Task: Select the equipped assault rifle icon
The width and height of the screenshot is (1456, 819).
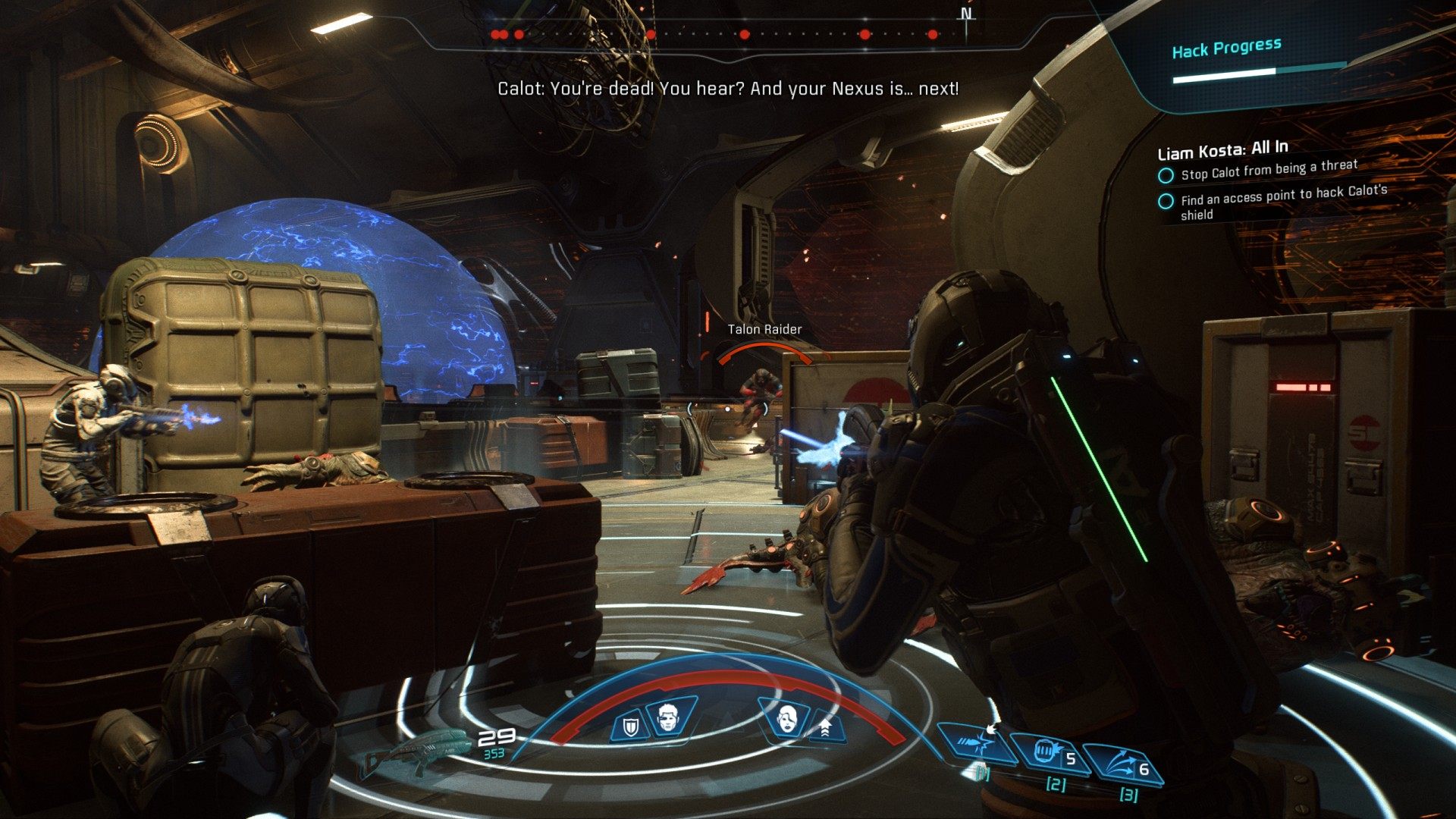Action: (415, 751)
